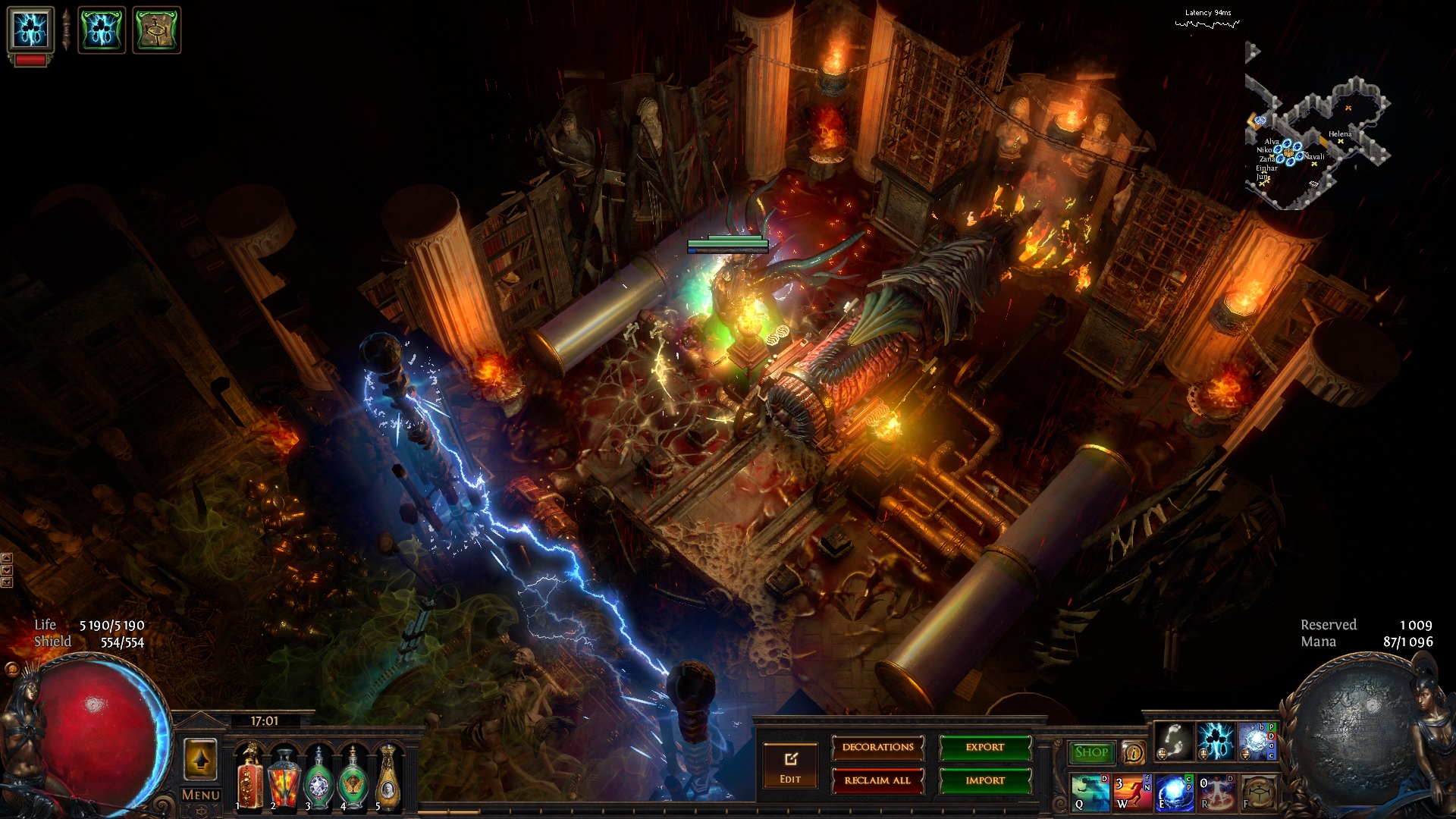Viewport: 1456px width, 819px height.
Task: Use the fiery orange flask in slot 2
Action: 284,777
